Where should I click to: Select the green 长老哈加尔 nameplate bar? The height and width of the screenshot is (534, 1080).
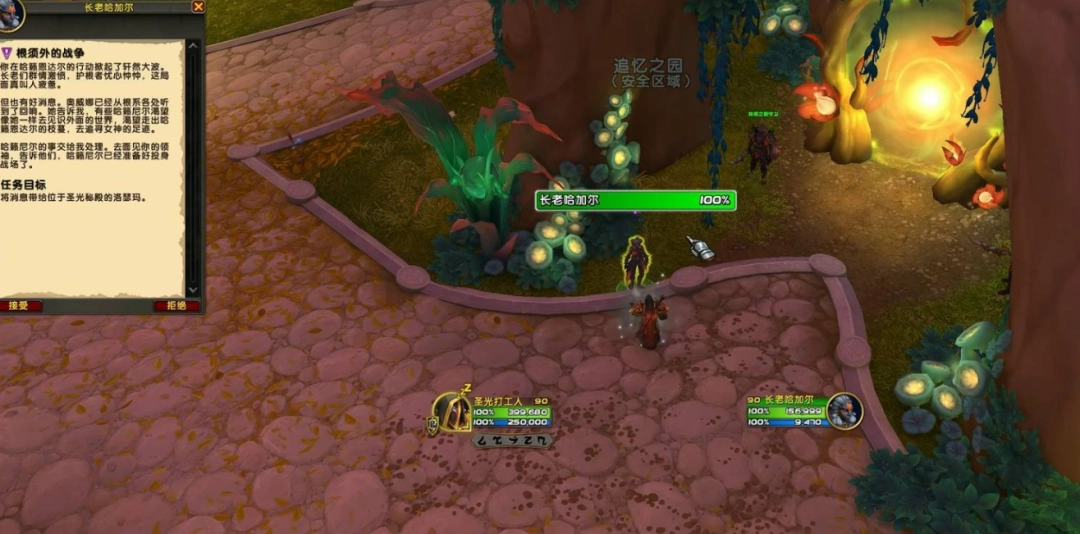(636, 200)
